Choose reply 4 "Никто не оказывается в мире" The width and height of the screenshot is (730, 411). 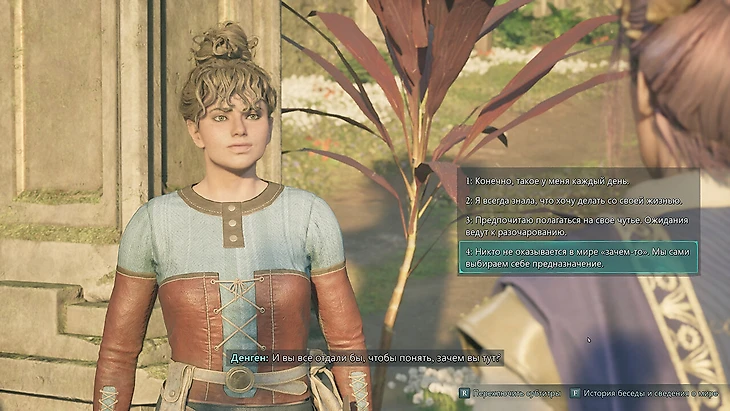[x=577, y=257]
